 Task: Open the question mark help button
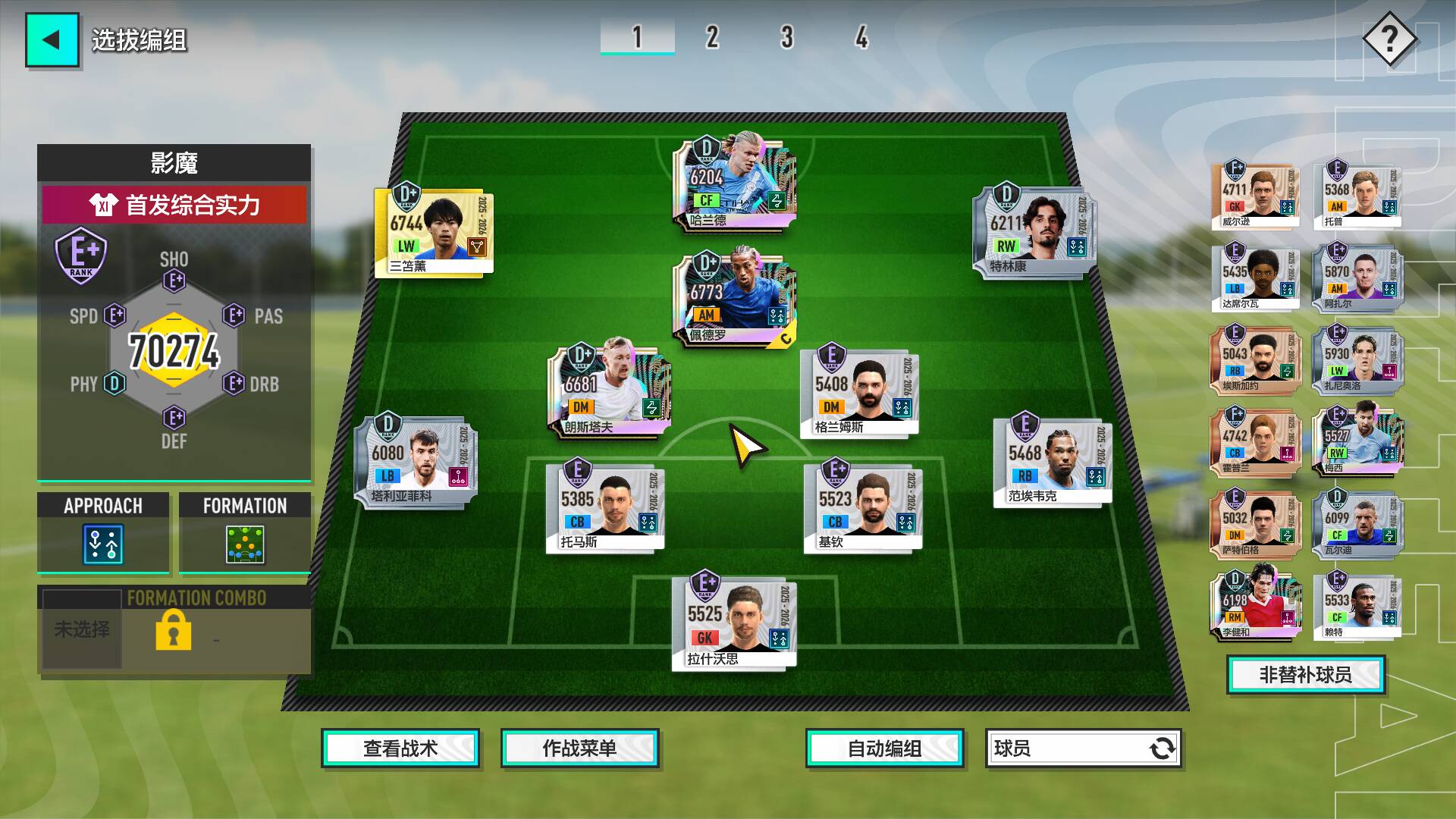1389,39
